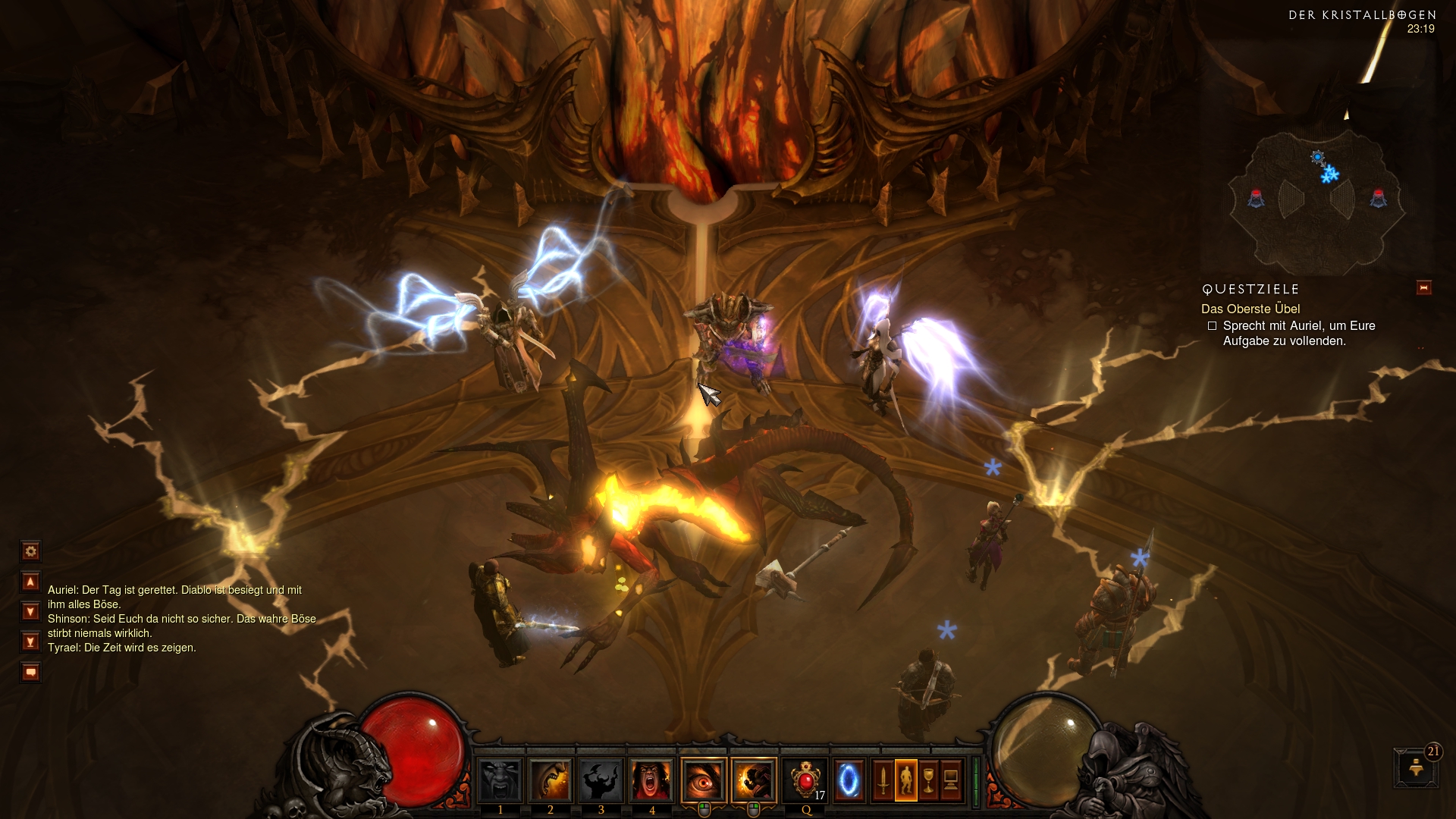The image size is (1456, 819).
Task: Open the inventory character figure button
Action: 906,780
